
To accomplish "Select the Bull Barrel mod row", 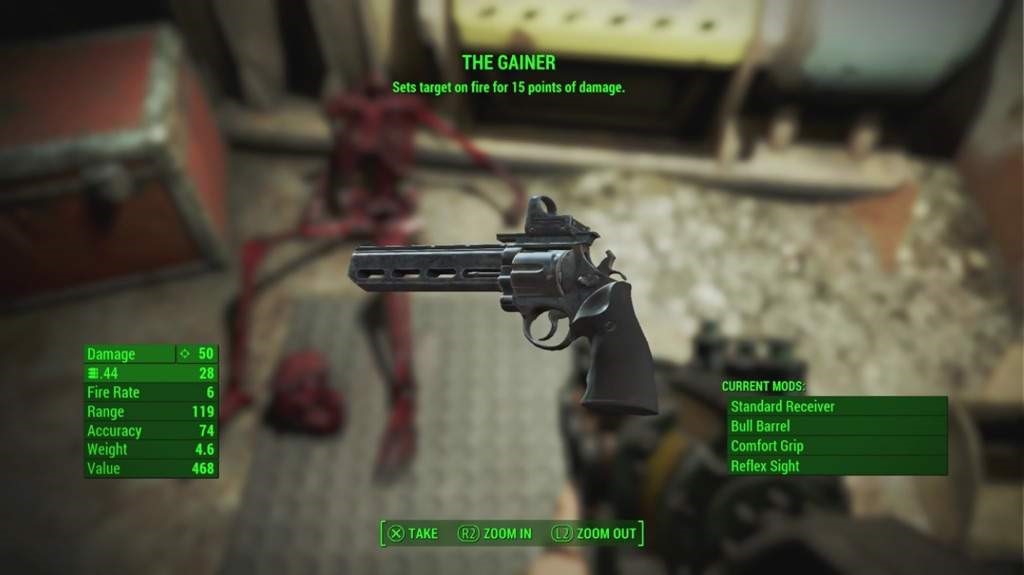I will click(x=836, y=427).
